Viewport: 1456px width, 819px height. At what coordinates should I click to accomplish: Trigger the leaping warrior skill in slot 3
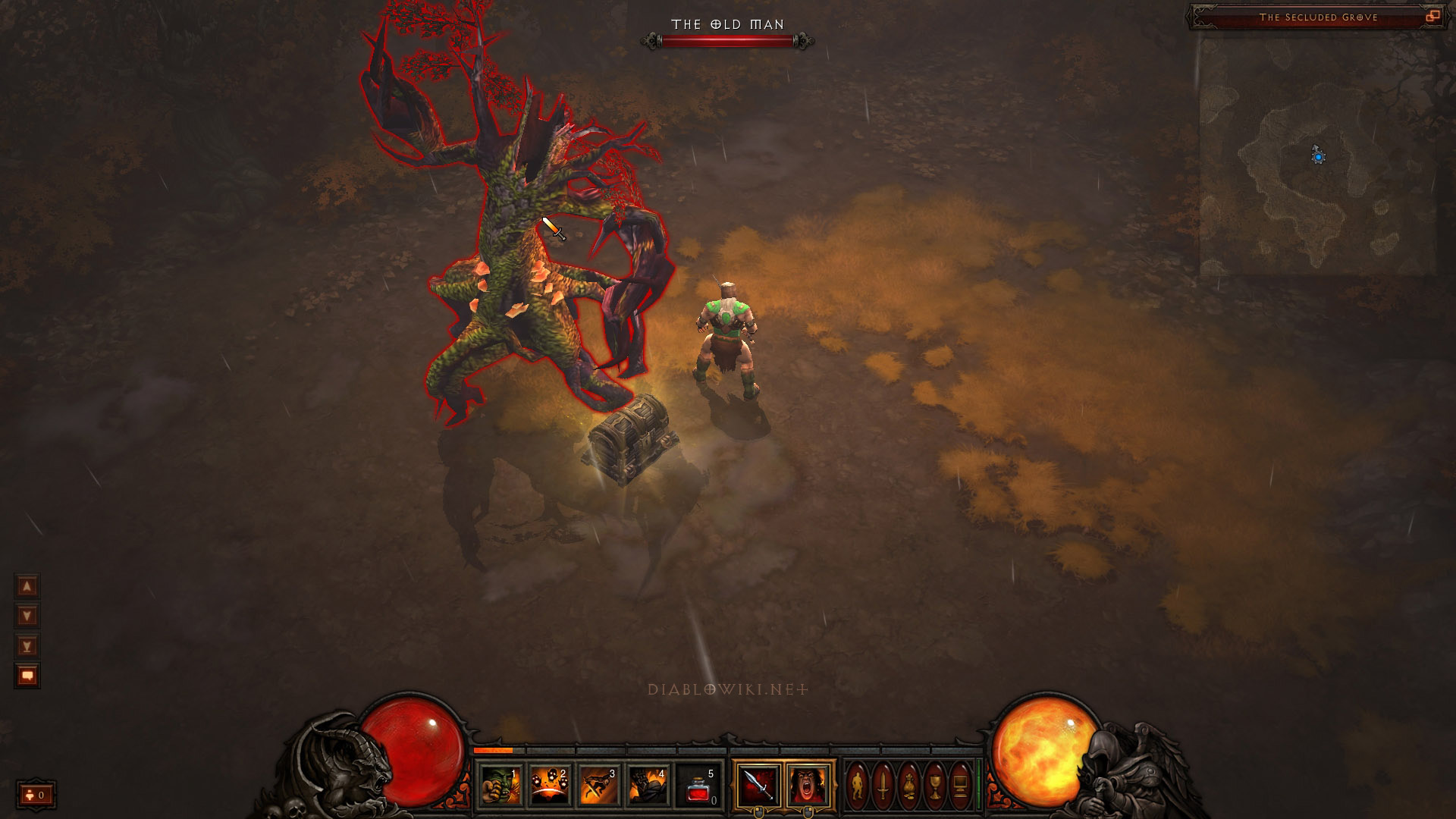[599, 785]
